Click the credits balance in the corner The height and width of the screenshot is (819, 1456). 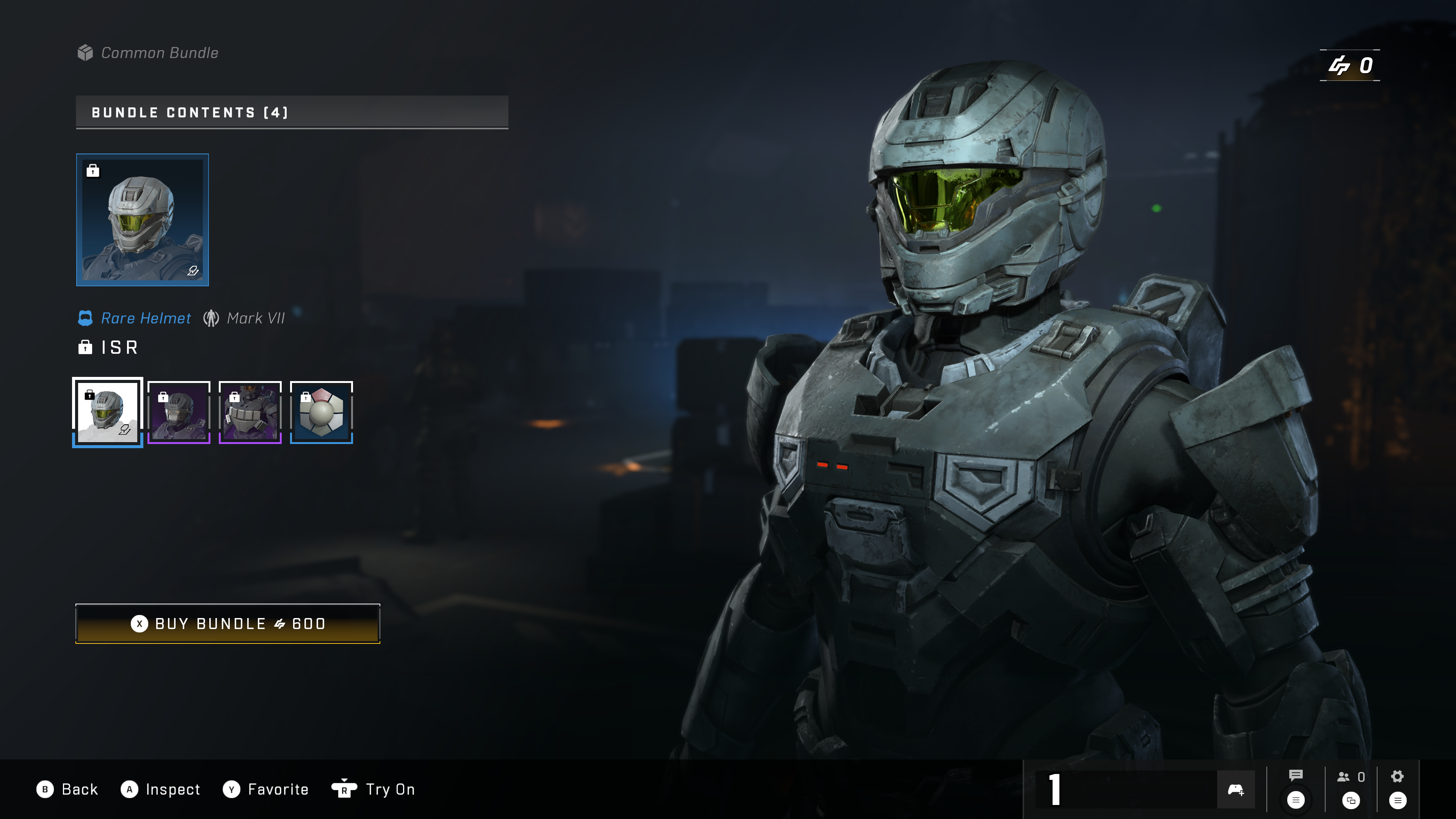point(1350,66)
